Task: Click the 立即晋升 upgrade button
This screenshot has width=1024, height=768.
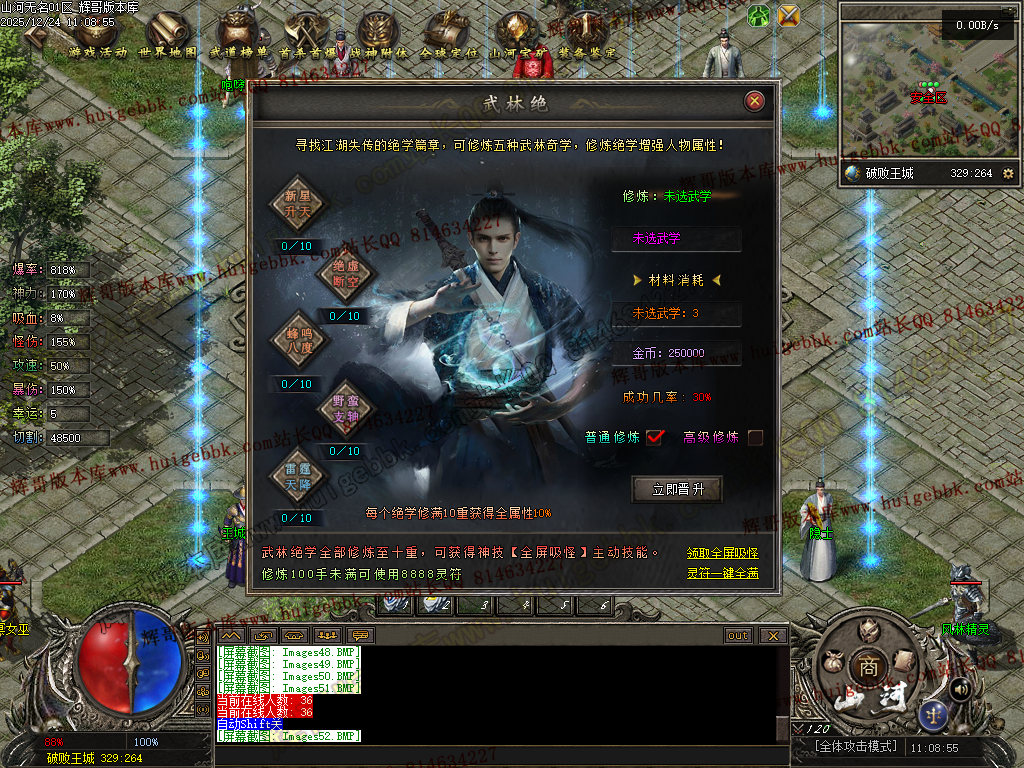Action: [x=677, y=489]
